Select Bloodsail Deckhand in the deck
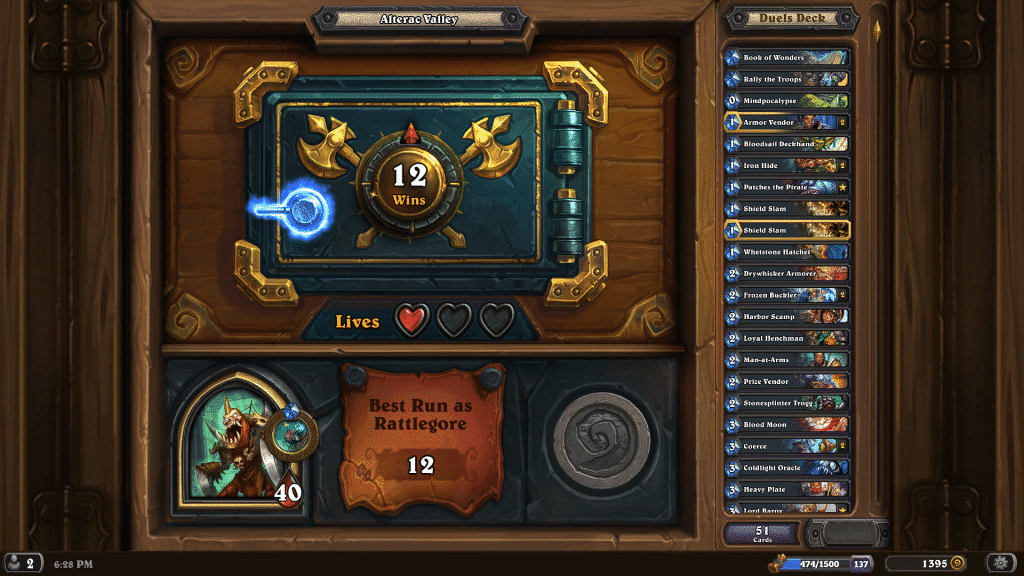 click(x=787, y=144)
